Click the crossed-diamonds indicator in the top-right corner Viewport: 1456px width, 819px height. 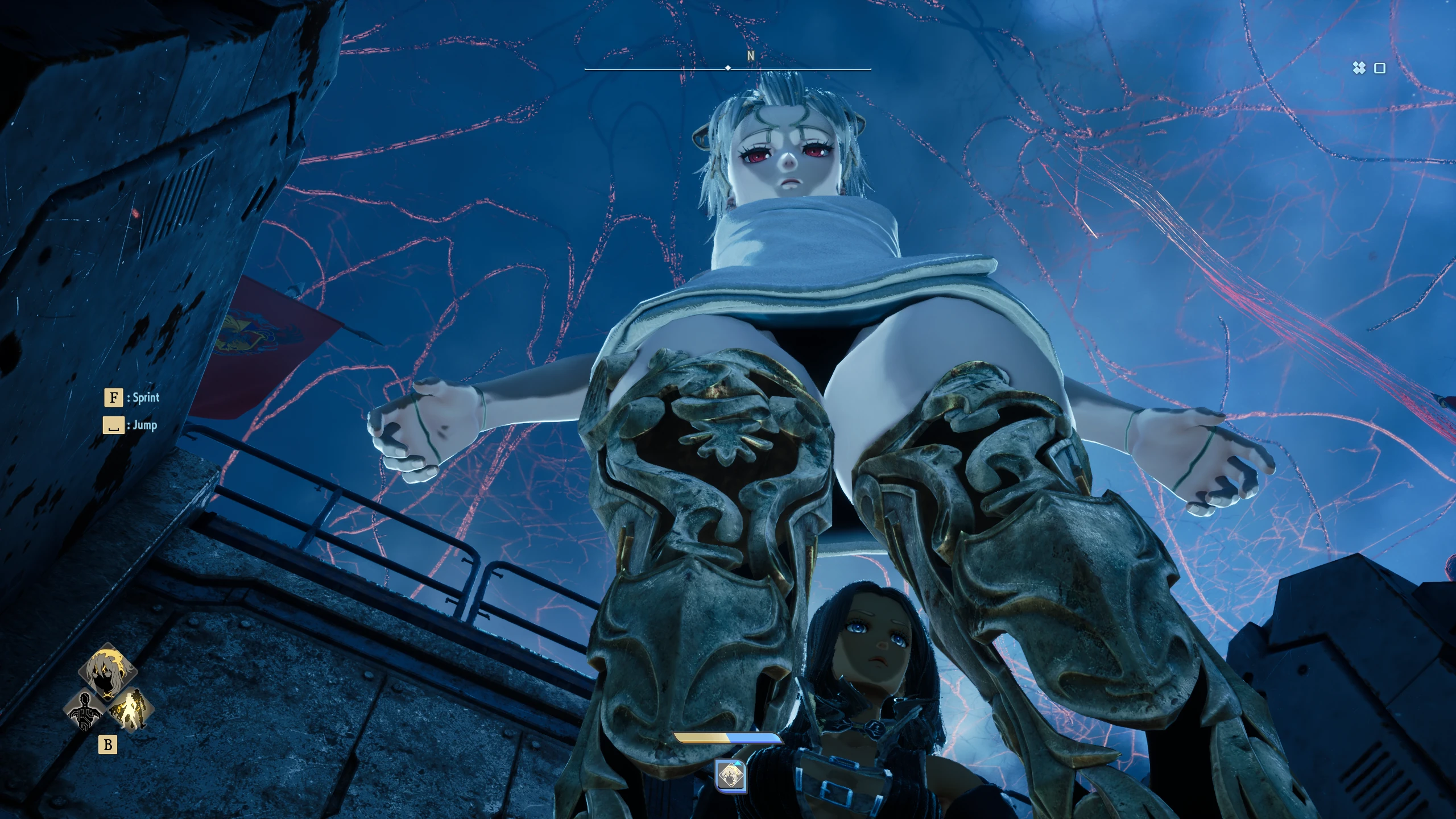click(1359, 68)
